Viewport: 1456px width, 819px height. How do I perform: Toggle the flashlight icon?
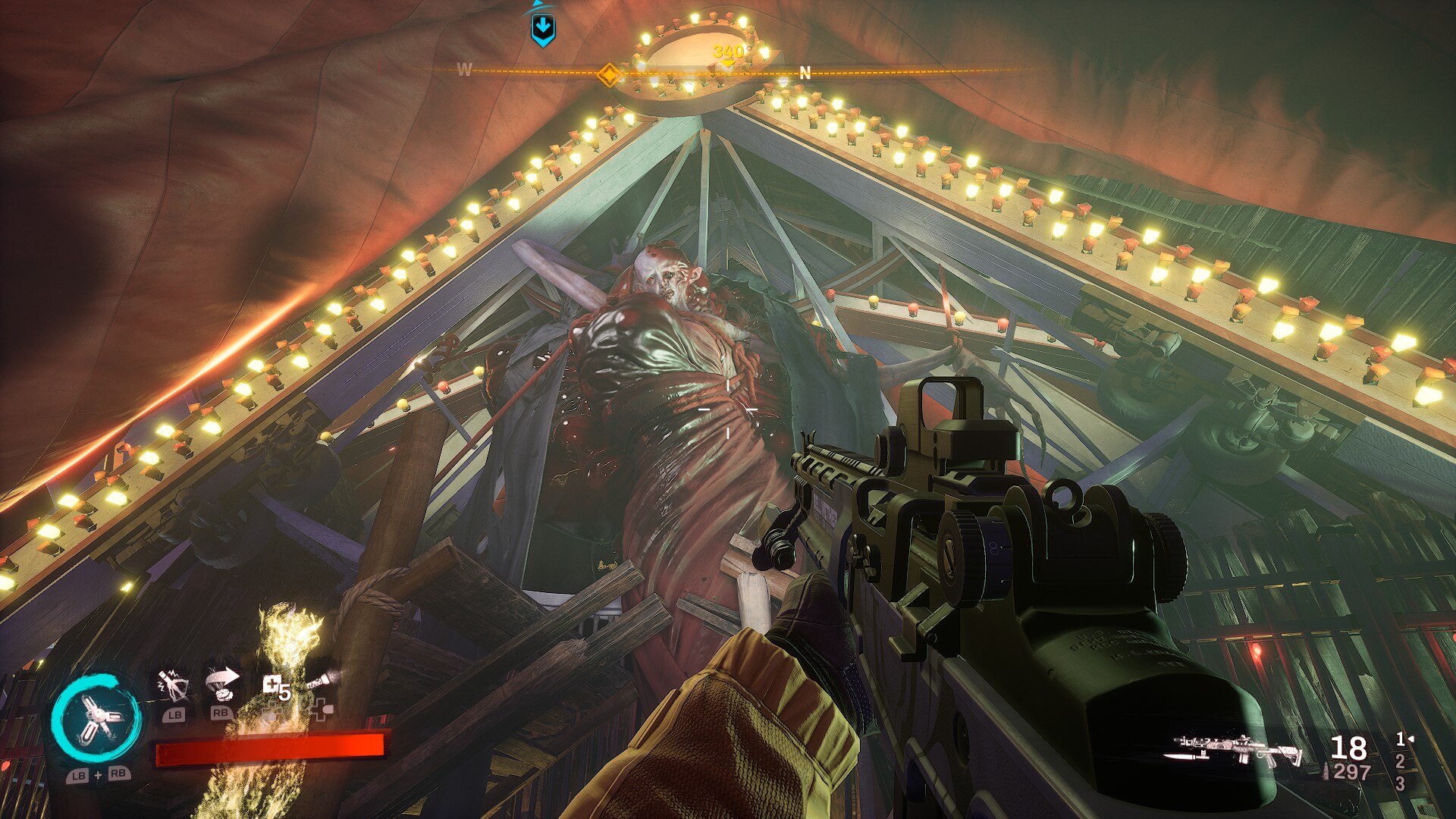(x=319, y=681)
